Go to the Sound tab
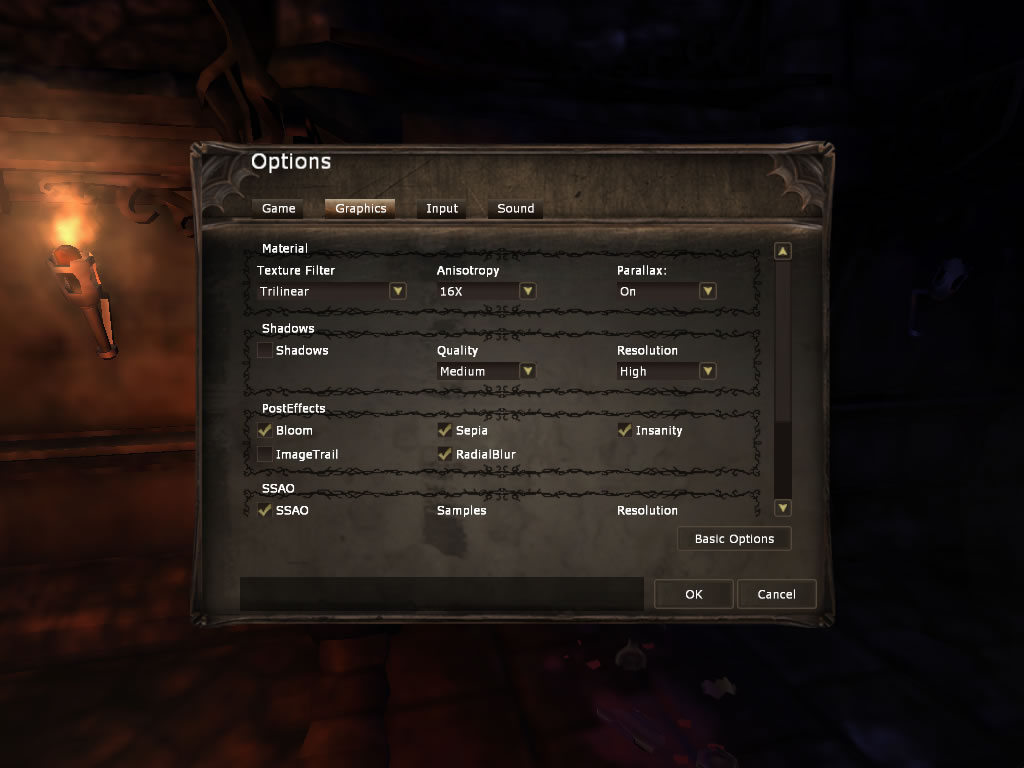The width and height of the screenshot is (1024, 768). (515, 208)
